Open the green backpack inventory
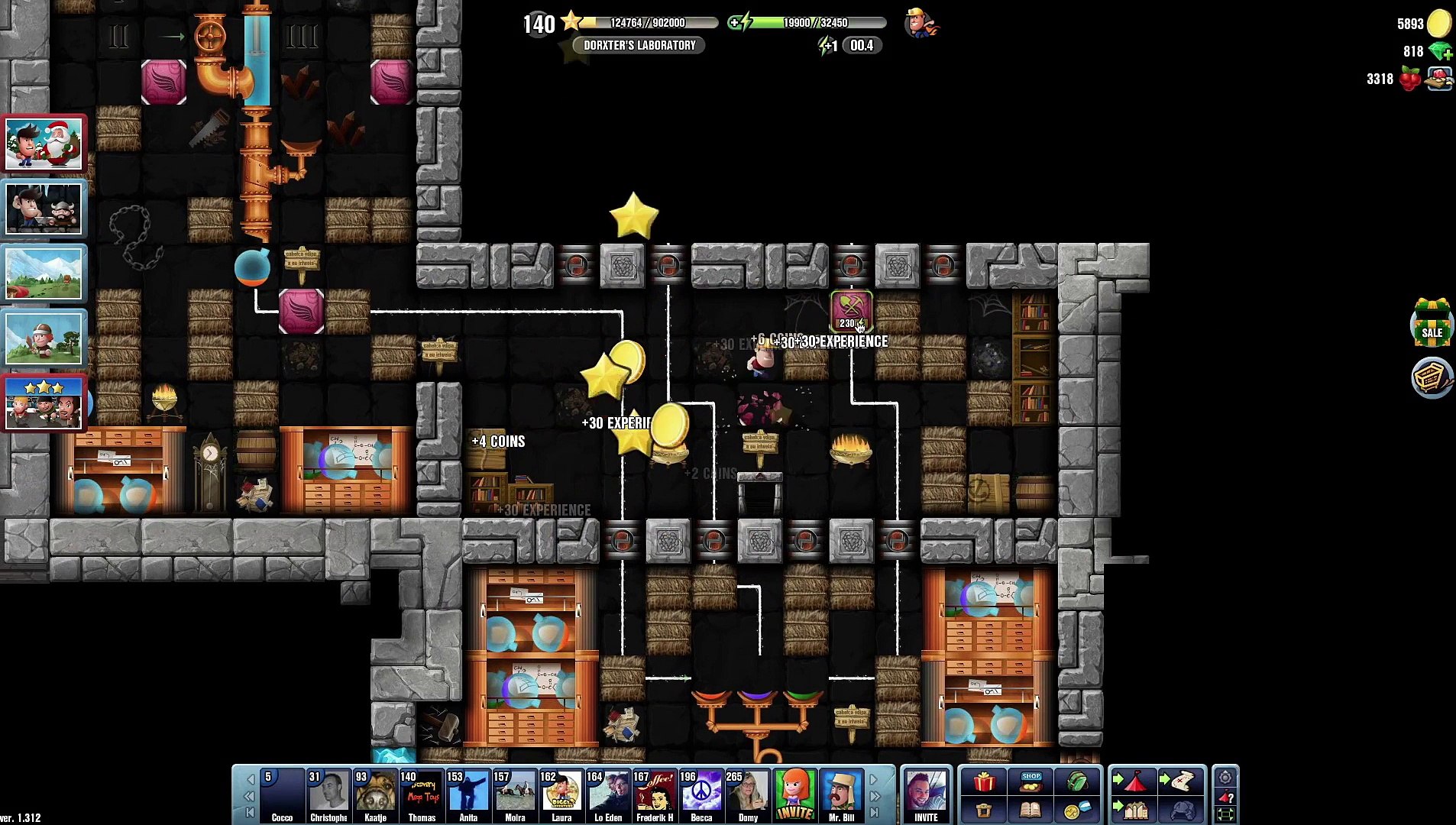This screenshot has width=1456, height=825. tap(1076, 781)
